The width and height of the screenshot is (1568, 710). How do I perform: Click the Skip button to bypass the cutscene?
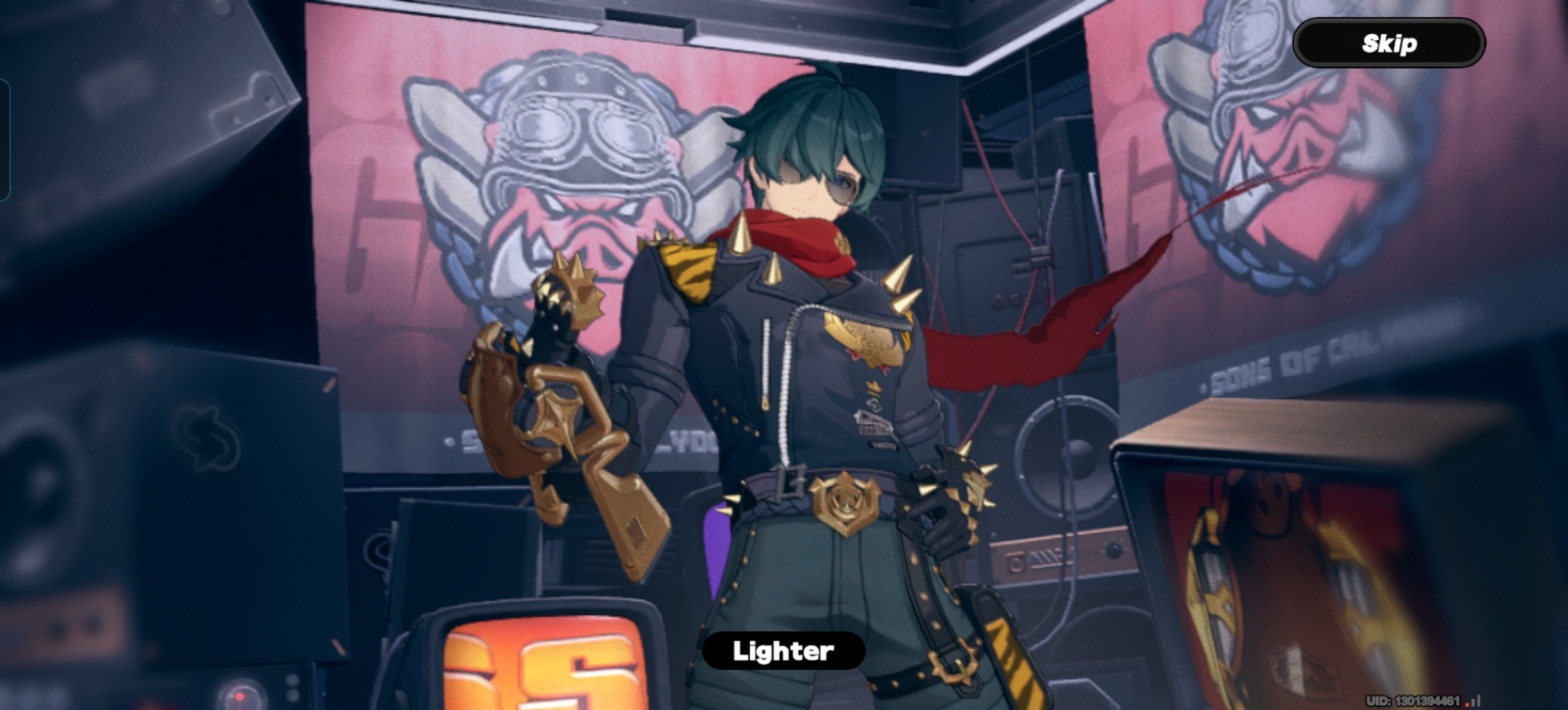(1389, 43)
